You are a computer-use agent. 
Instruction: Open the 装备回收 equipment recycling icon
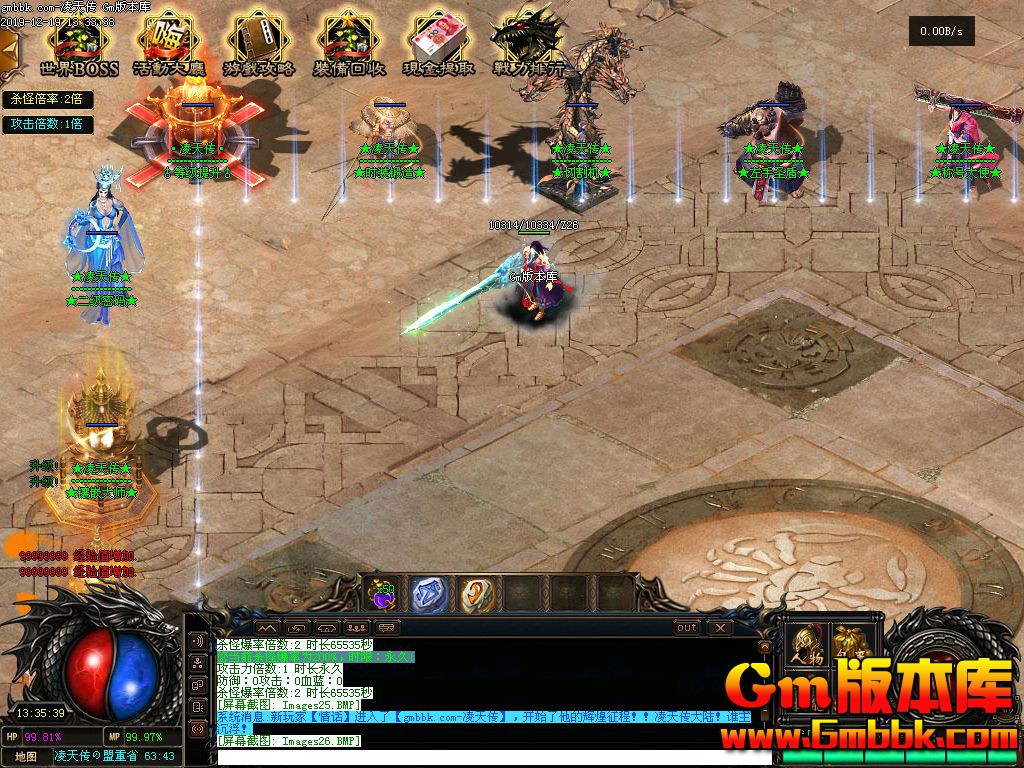click(x=349, y=45)
